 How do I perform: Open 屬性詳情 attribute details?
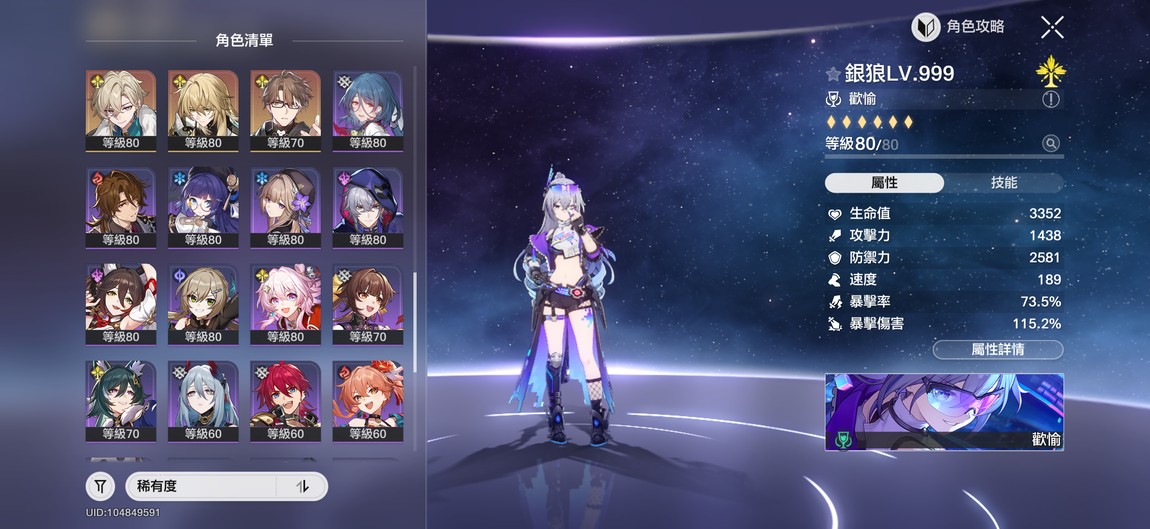997,349
